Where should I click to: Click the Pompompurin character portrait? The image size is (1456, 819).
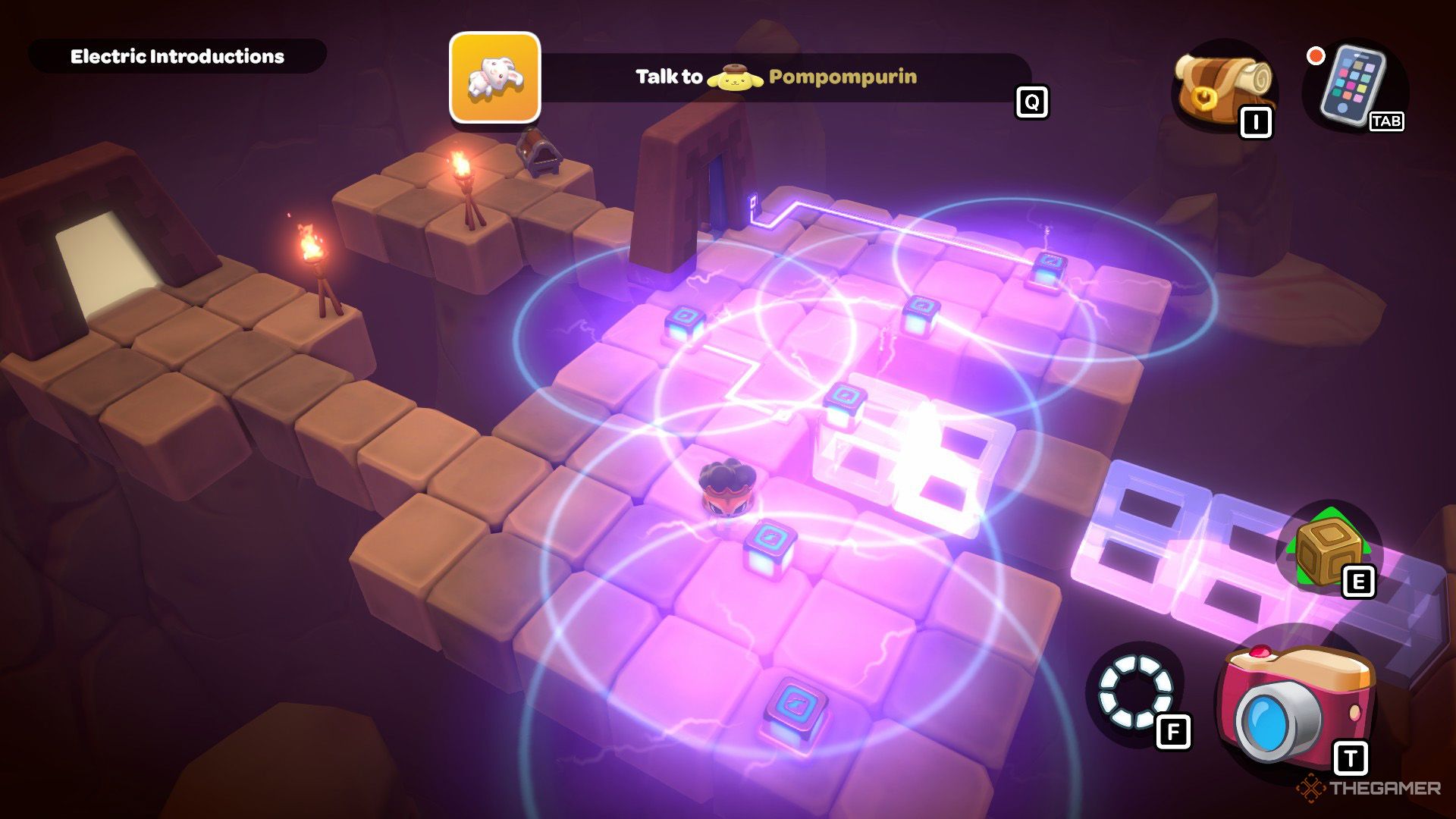(x=734, y=77)
